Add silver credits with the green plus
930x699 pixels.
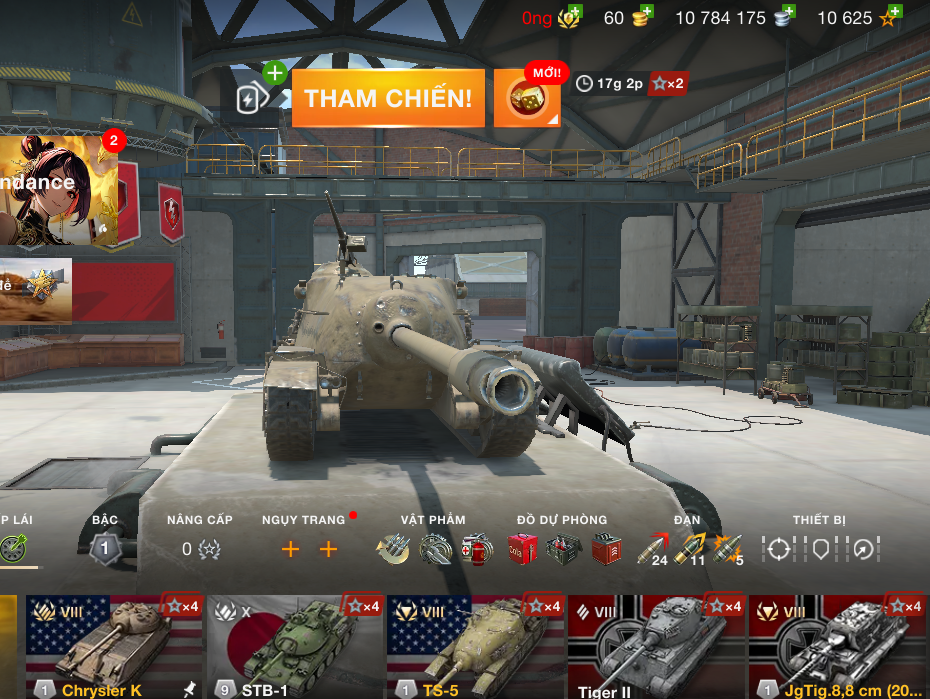pyautogui.click(x=788, y=13)
